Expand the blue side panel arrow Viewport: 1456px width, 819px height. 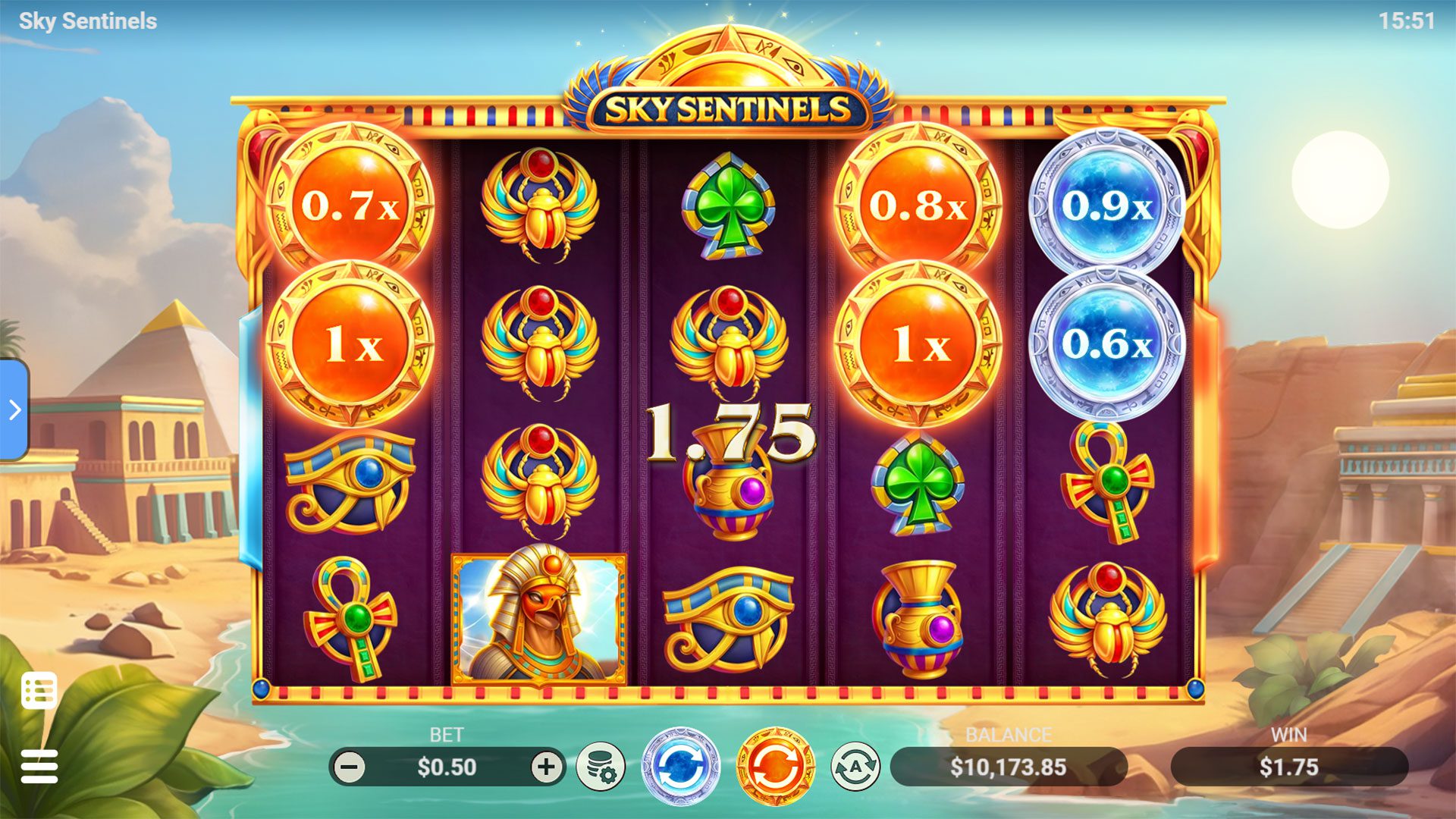[x=14, y=410]
